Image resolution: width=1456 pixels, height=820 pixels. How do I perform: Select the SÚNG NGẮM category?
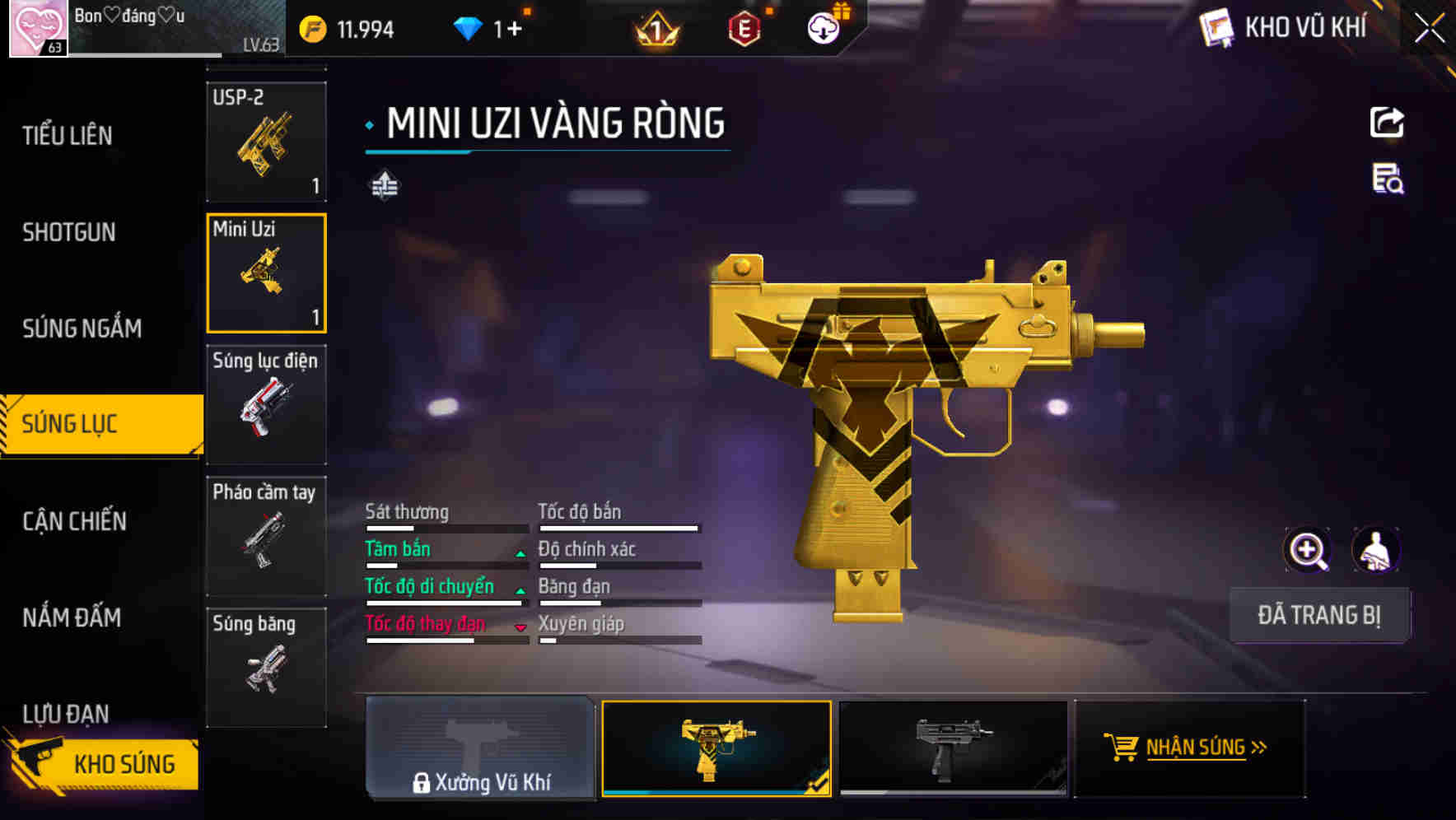[82, 328]
